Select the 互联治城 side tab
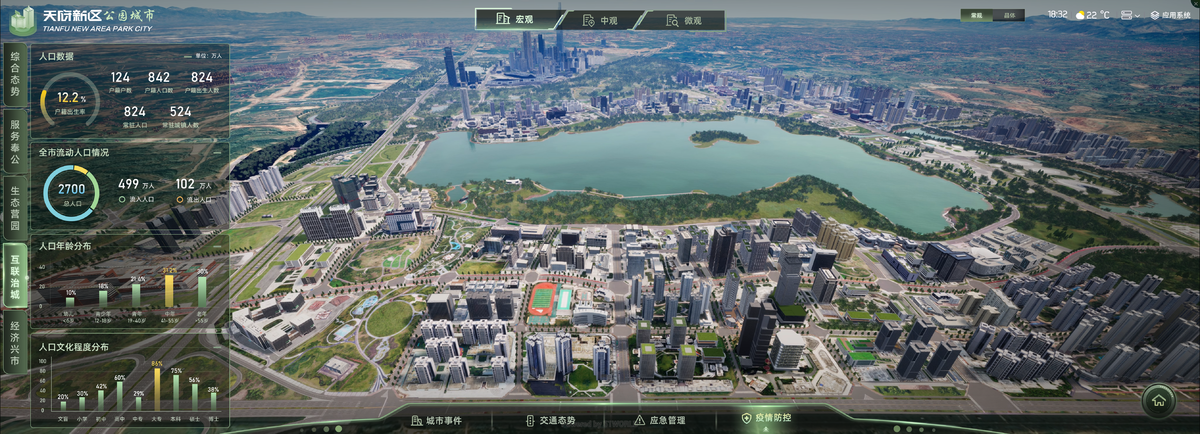This screenshot has width=1200, height=434. click(15, 272)
